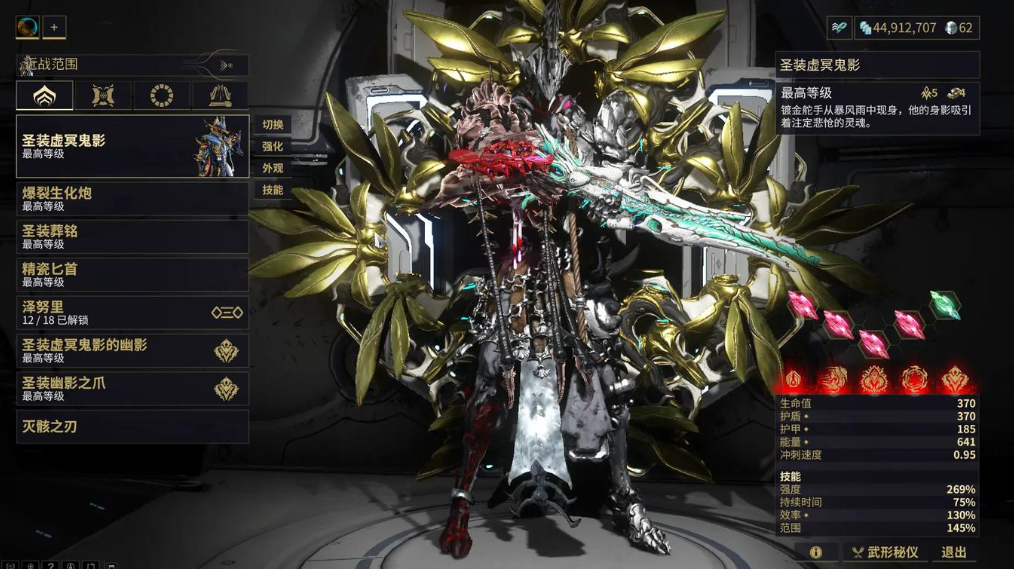
Task: Open the 圣装幽影之爪 weapon slot
Action: 132,388
